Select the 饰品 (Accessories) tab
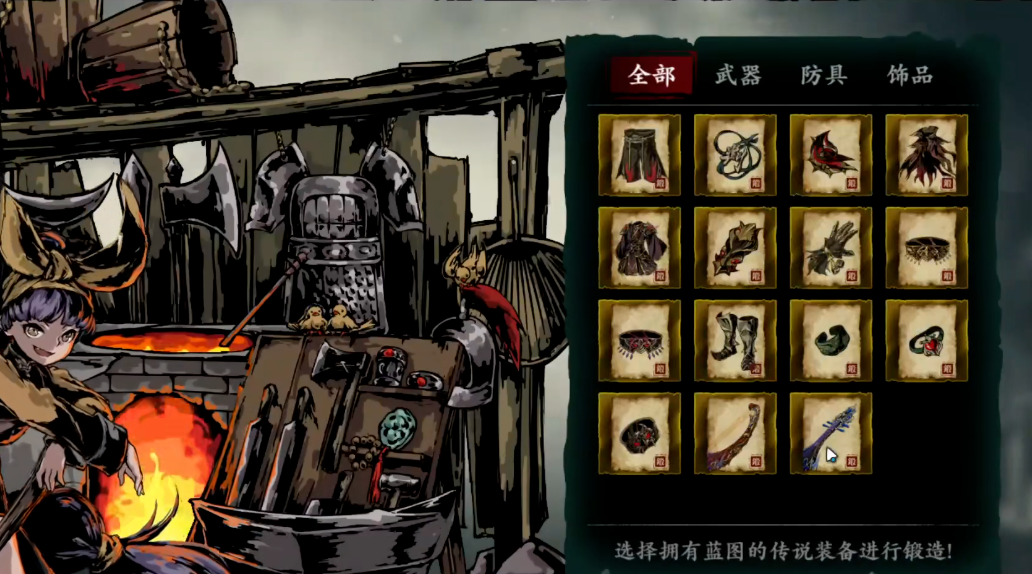Image resolution: width=1032 pixels, height=574 pixels. coord(910,75)
